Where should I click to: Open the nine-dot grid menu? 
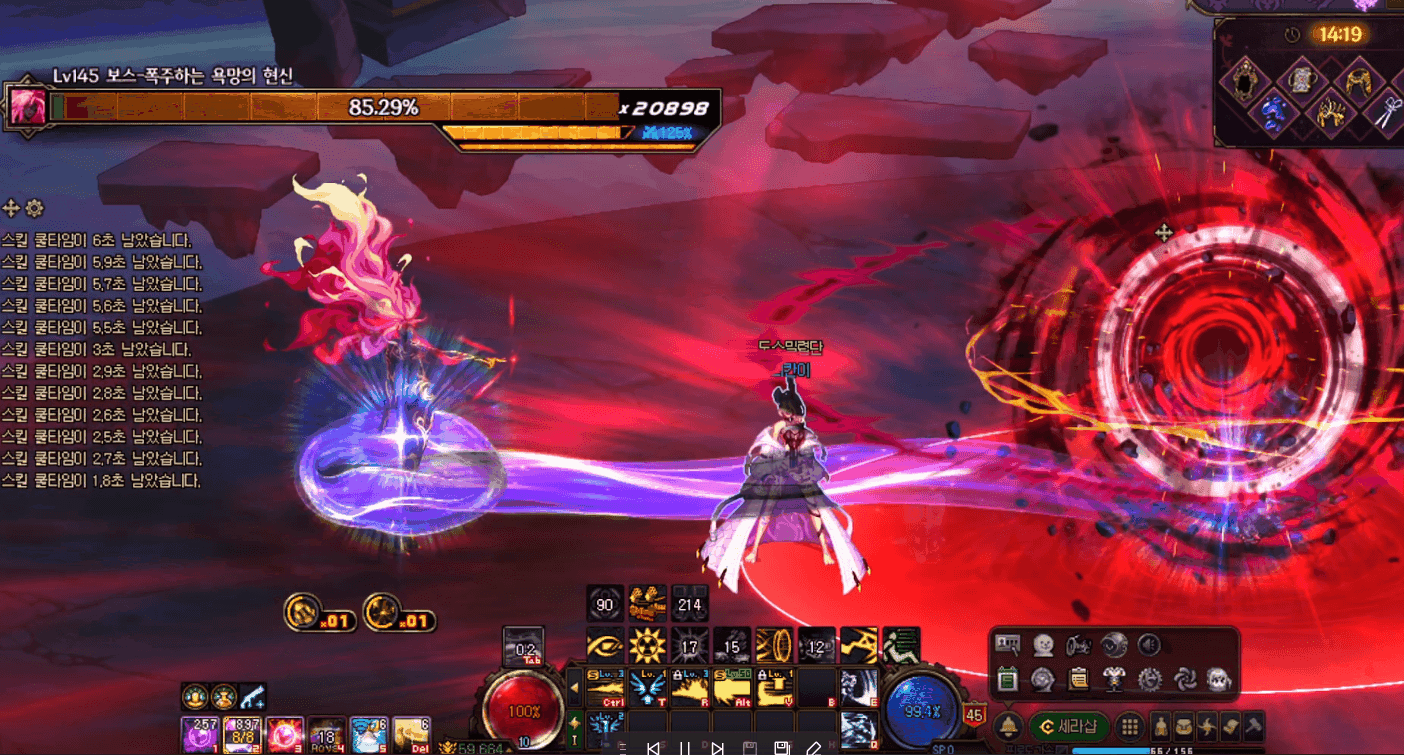(x=1130, y=726)
